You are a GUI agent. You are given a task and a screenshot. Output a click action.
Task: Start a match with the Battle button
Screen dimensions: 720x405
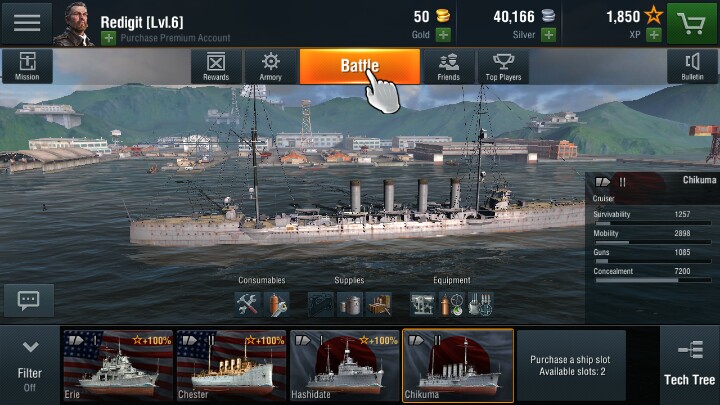pos(359,66)
